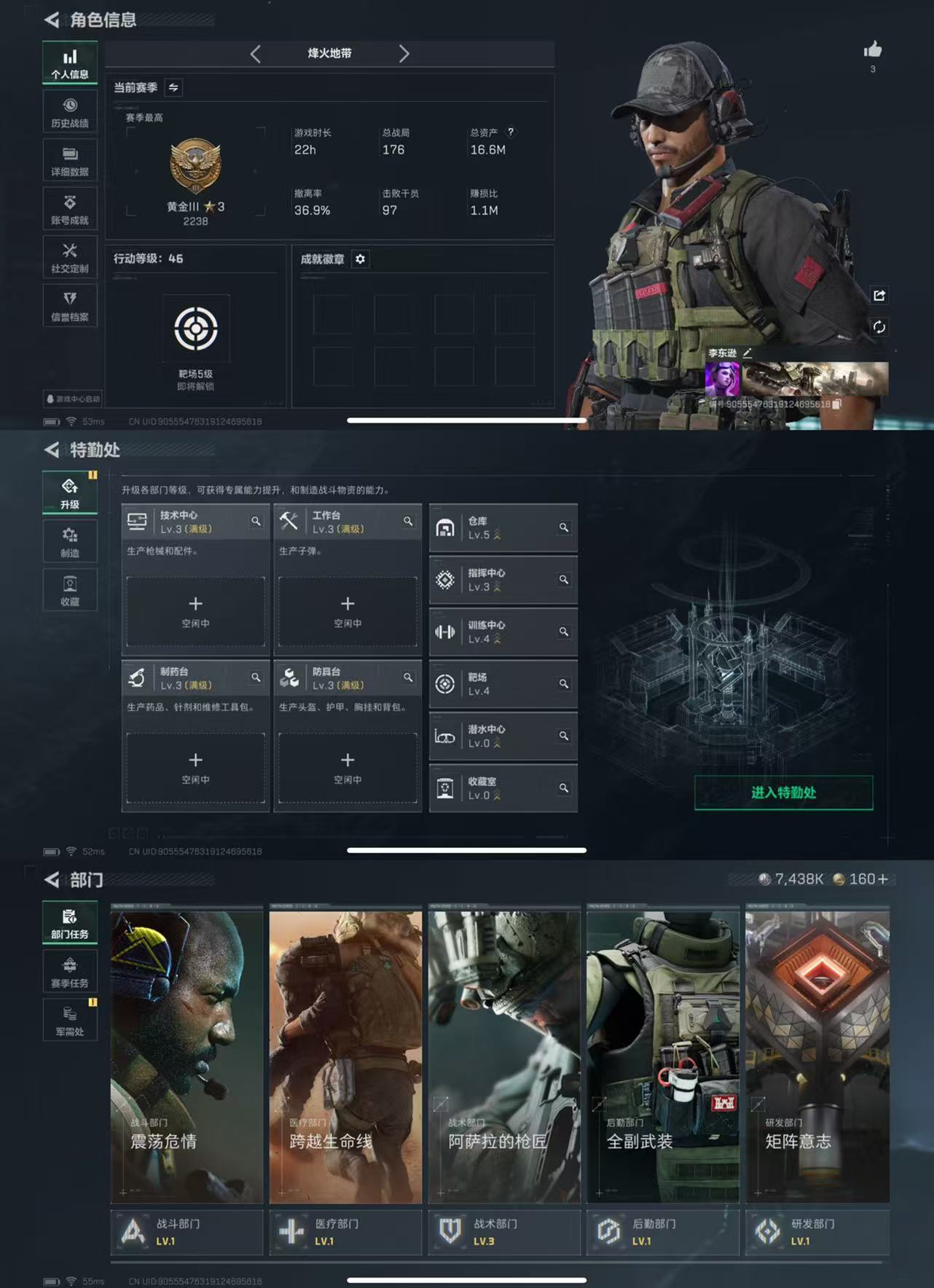Screen dimensions: 934x1288
Task: Select the 账号成就 tab
Action: 70,210
